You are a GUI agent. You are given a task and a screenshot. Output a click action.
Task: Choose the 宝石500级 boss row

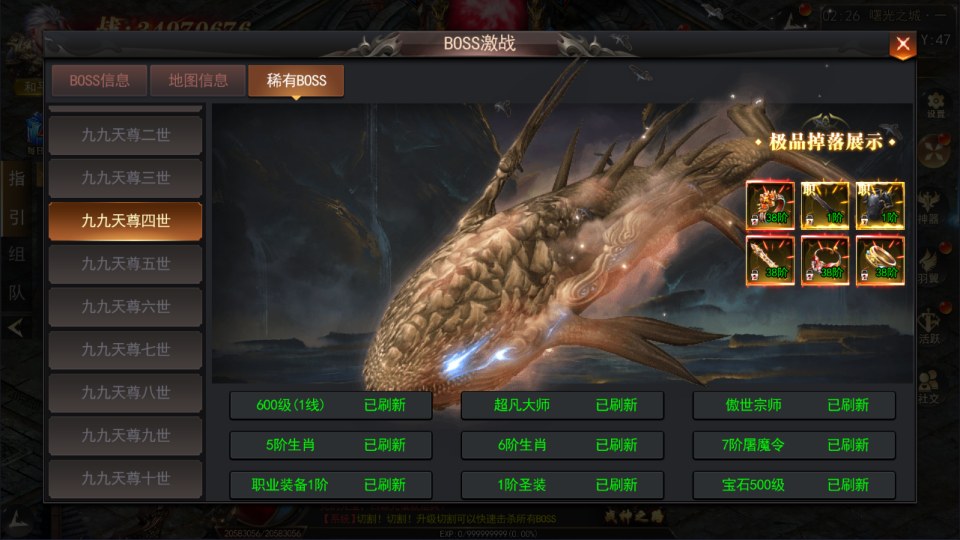pyautogui.click(x=794, y=485)
